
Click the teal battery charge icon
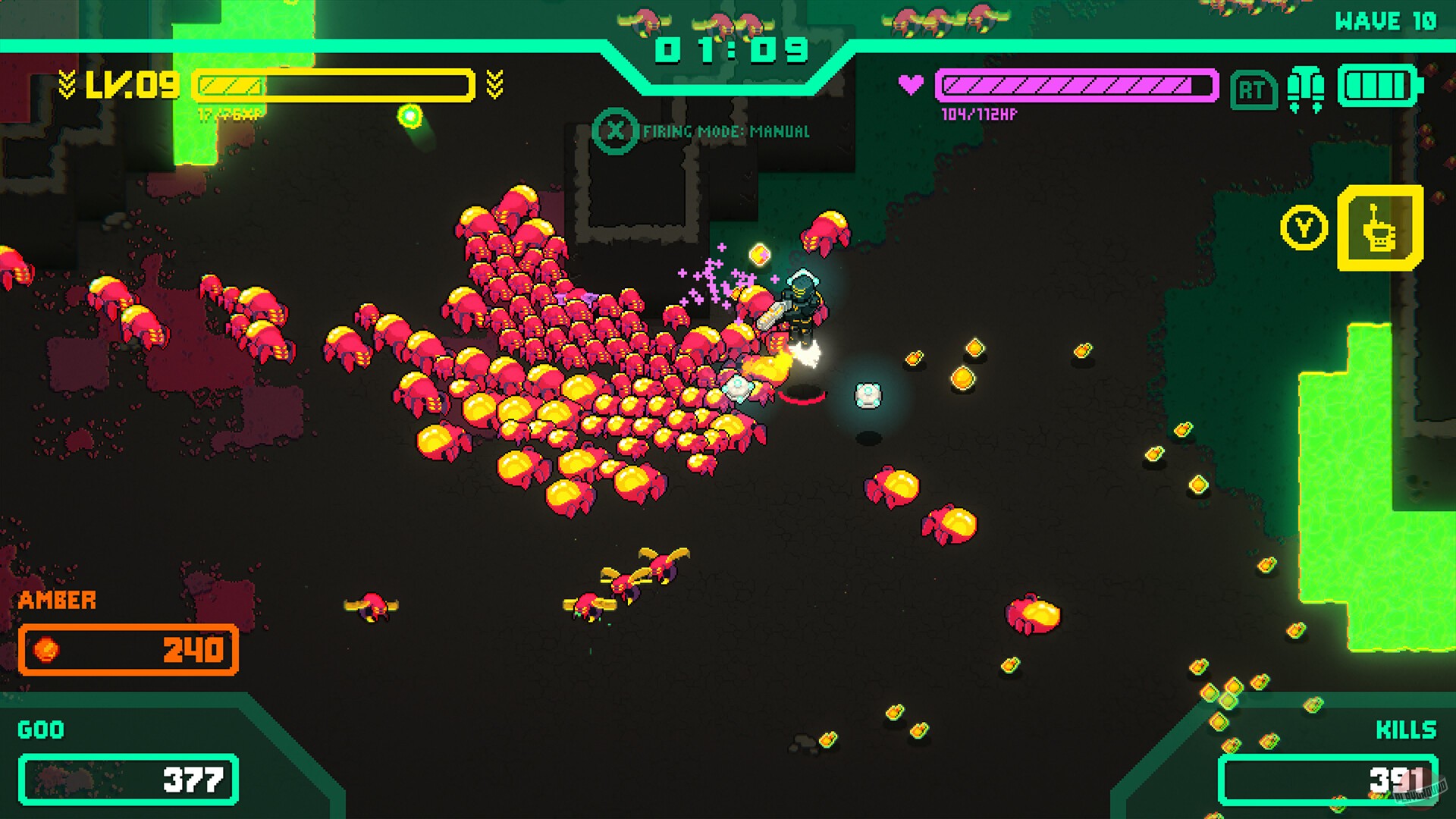click(1379, 89)
